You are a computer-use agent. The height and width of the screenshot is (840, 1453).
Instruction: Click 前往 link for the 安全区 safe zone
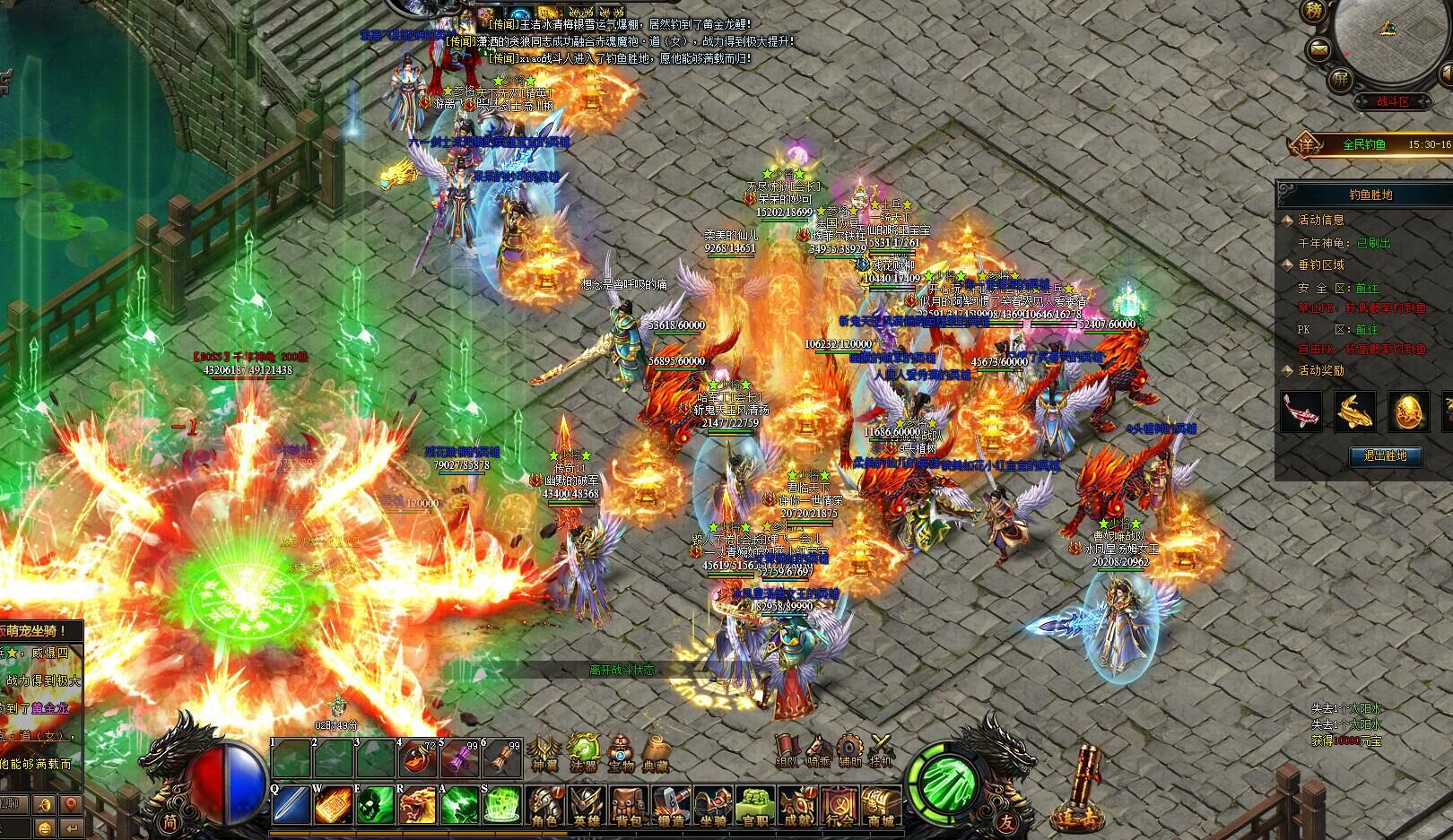point(1367,288)
